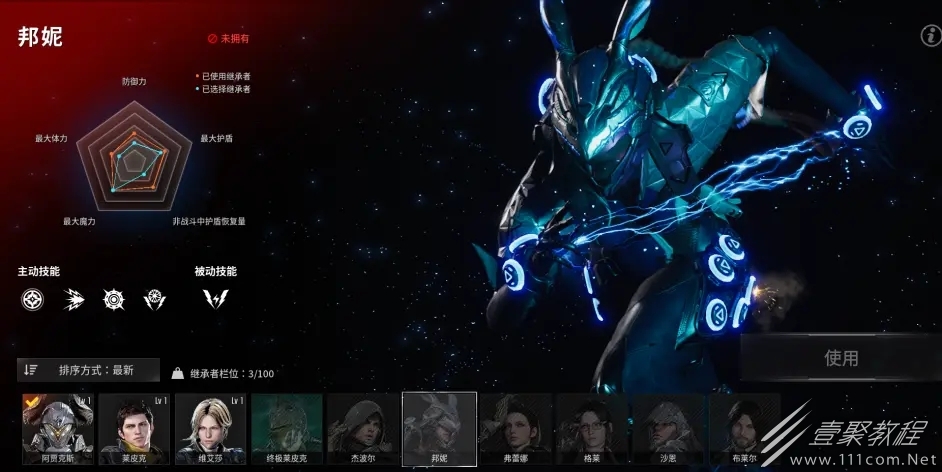This screenshot has width=942, height=472.
Task: View the orb with lightning bolts skill
Action: click(x=155, y=298)
